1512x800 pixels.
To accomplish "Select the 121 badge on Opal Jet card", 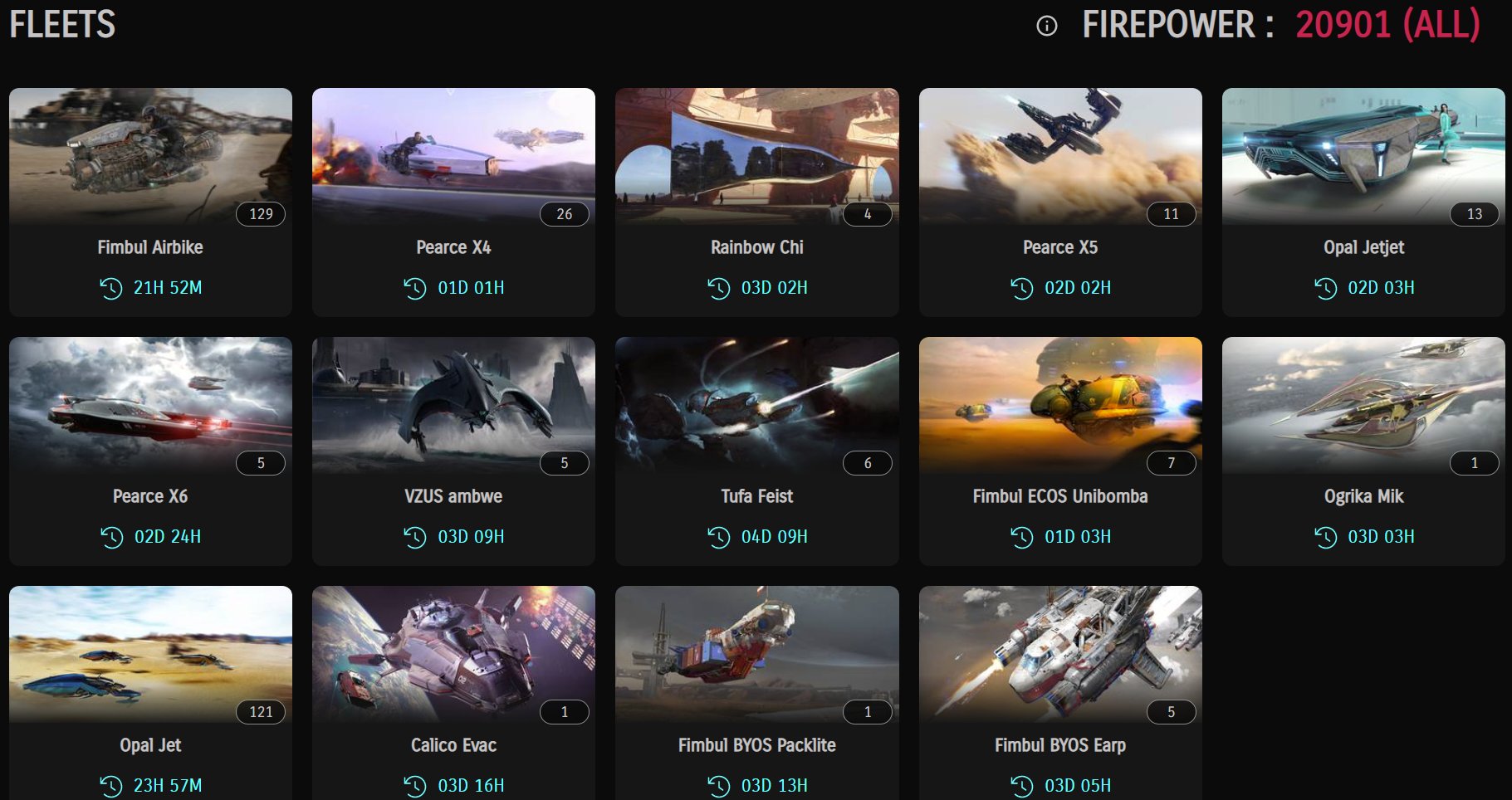I will tap(262, 711).
